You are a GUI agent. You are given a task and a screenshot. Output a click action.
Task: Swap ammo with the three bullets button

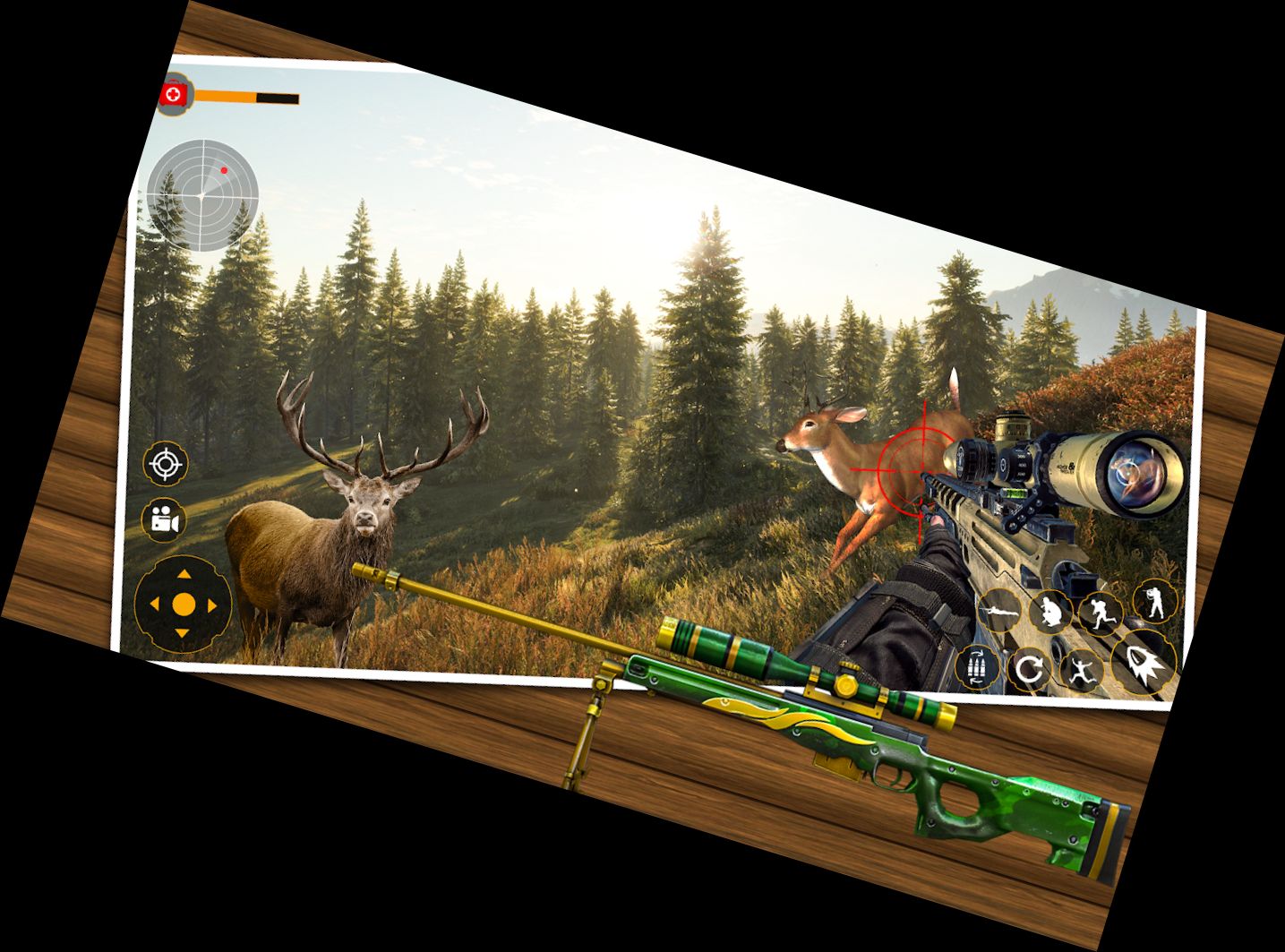click(978, 667)
